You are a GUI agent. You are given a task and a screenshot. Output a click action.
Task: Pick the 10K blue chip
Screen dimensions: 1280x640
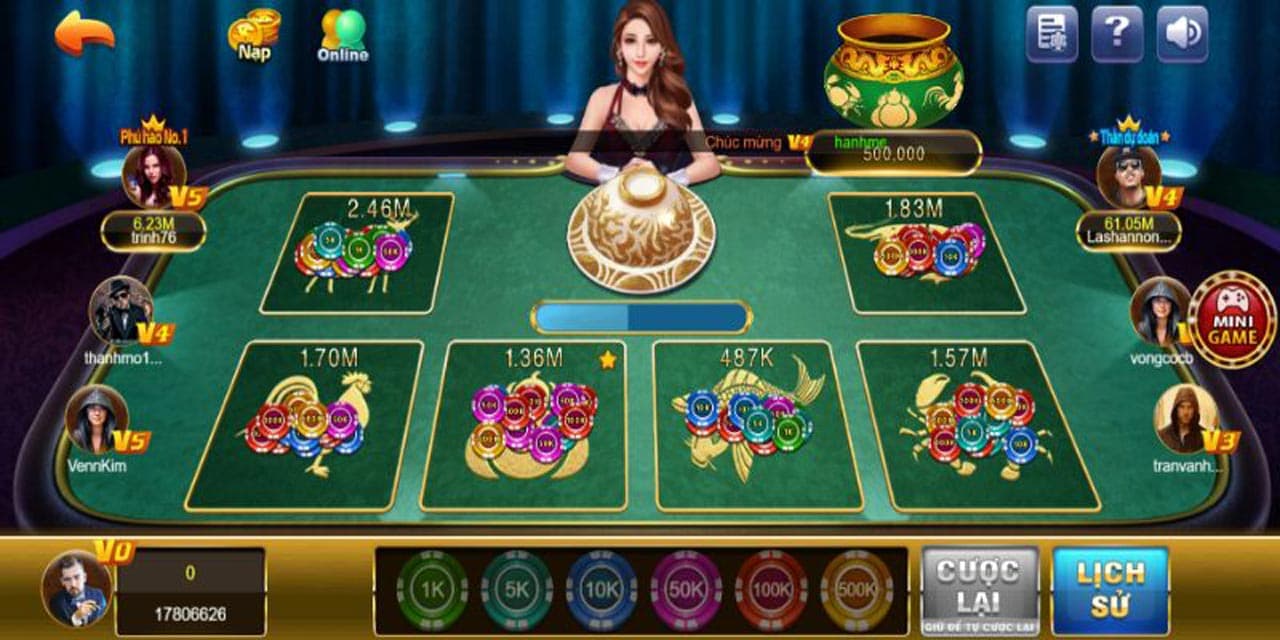601,590
